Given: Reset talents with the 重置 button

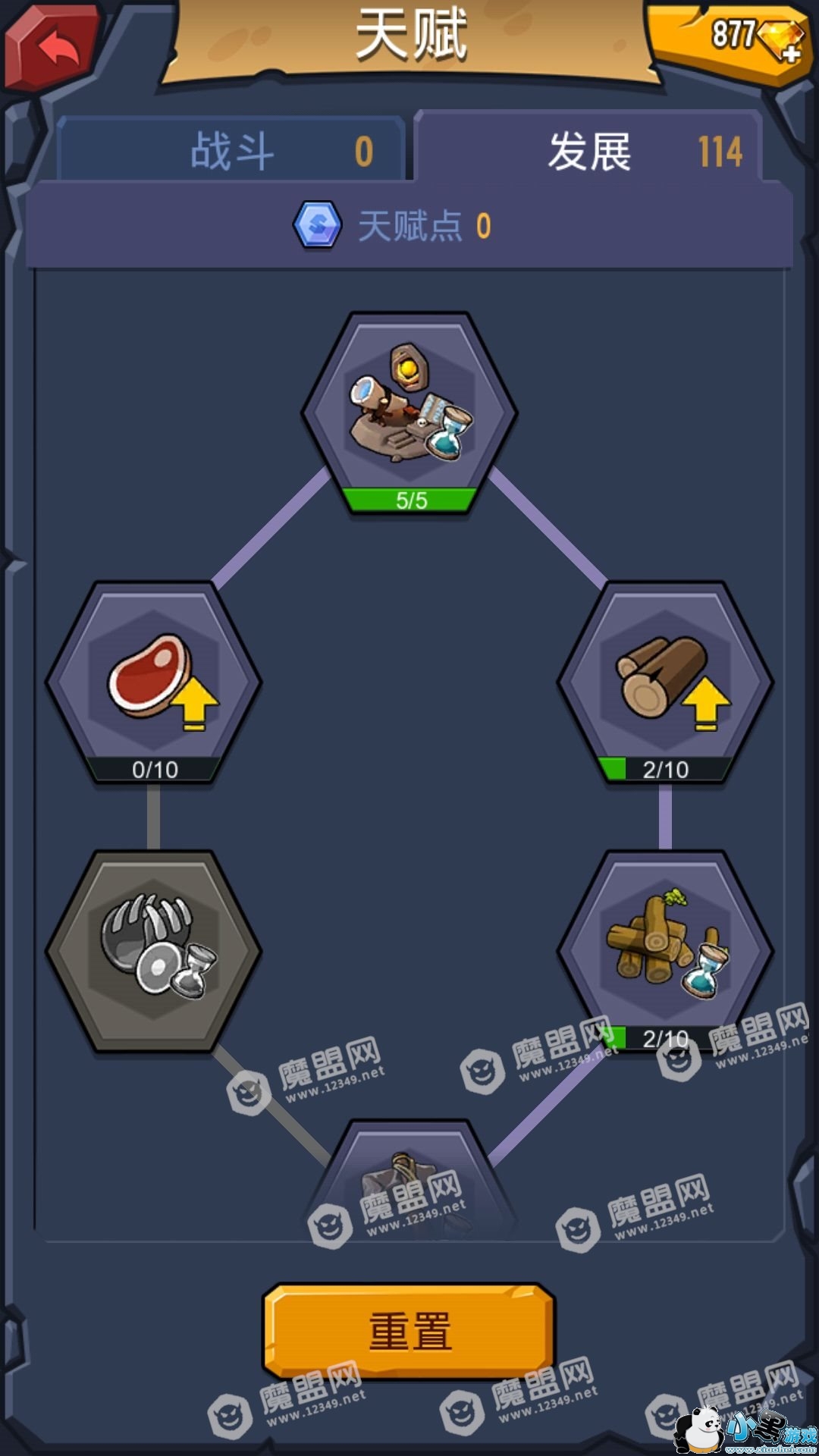Looking at the screenshot, I should point(409,1332).
